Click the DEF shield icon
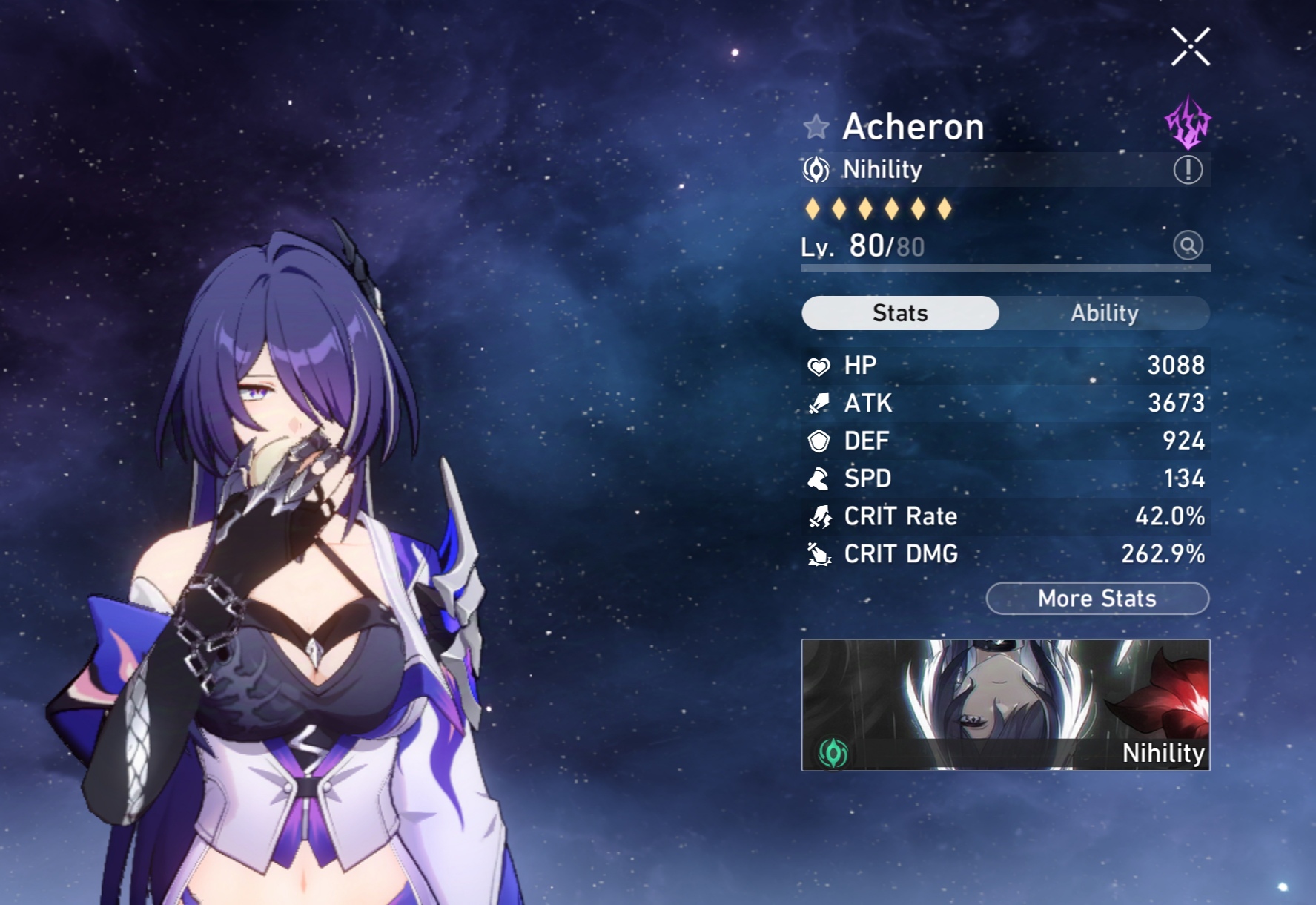The image size is (1316, 905). [x=818, y=441]
